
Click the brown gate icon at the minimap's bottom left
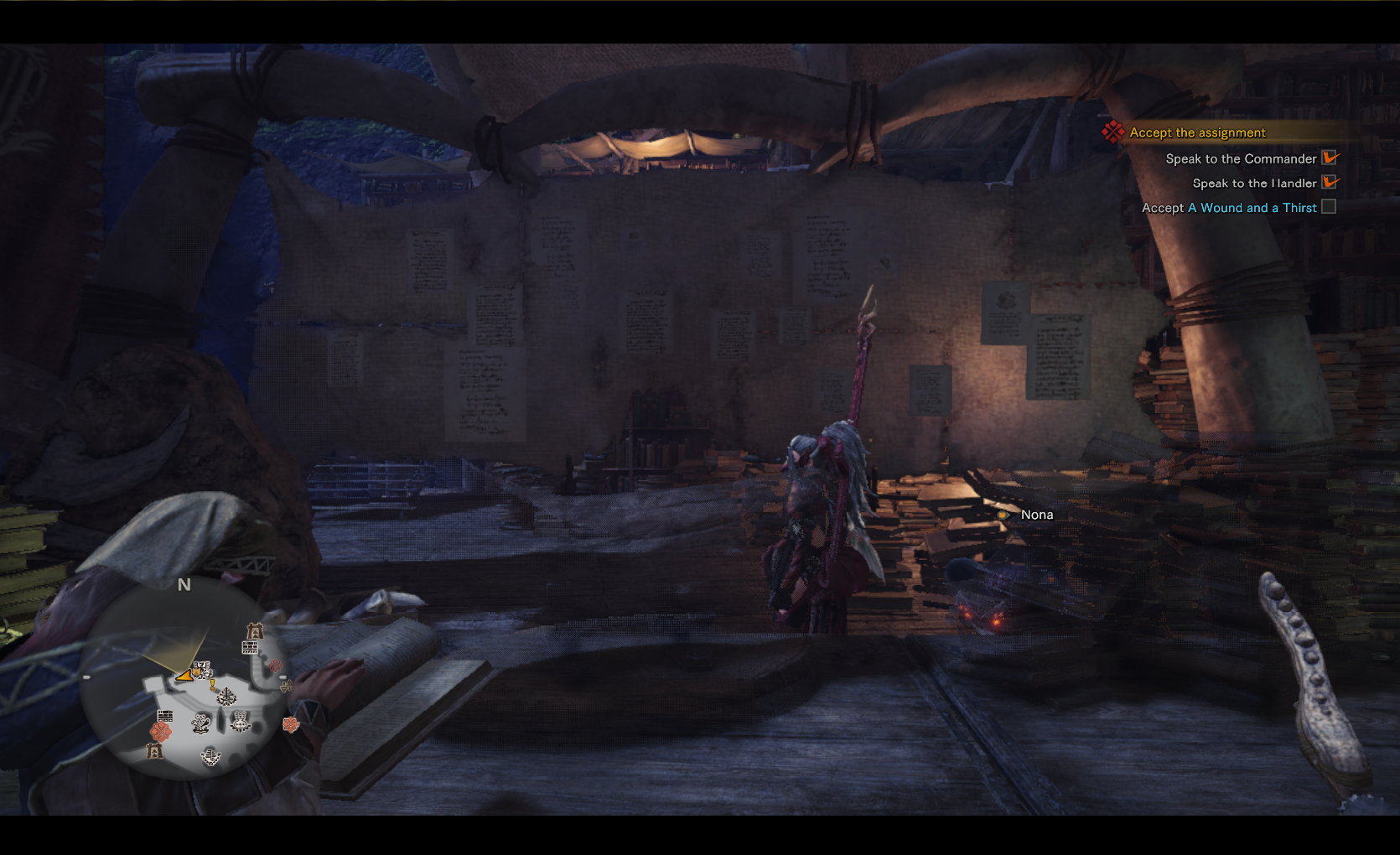[x=155, y=752]
